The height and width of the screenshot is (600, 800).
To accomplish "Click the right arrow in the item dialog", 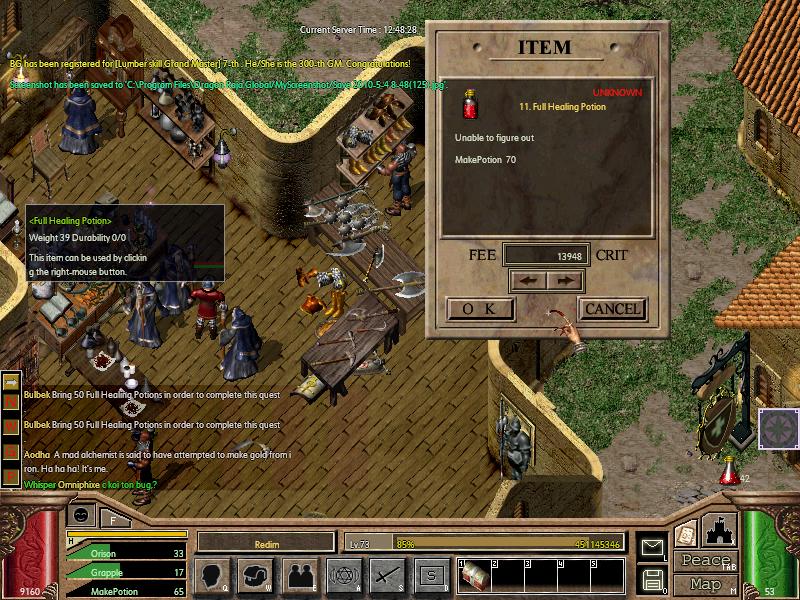I will (x=563, y=280).
